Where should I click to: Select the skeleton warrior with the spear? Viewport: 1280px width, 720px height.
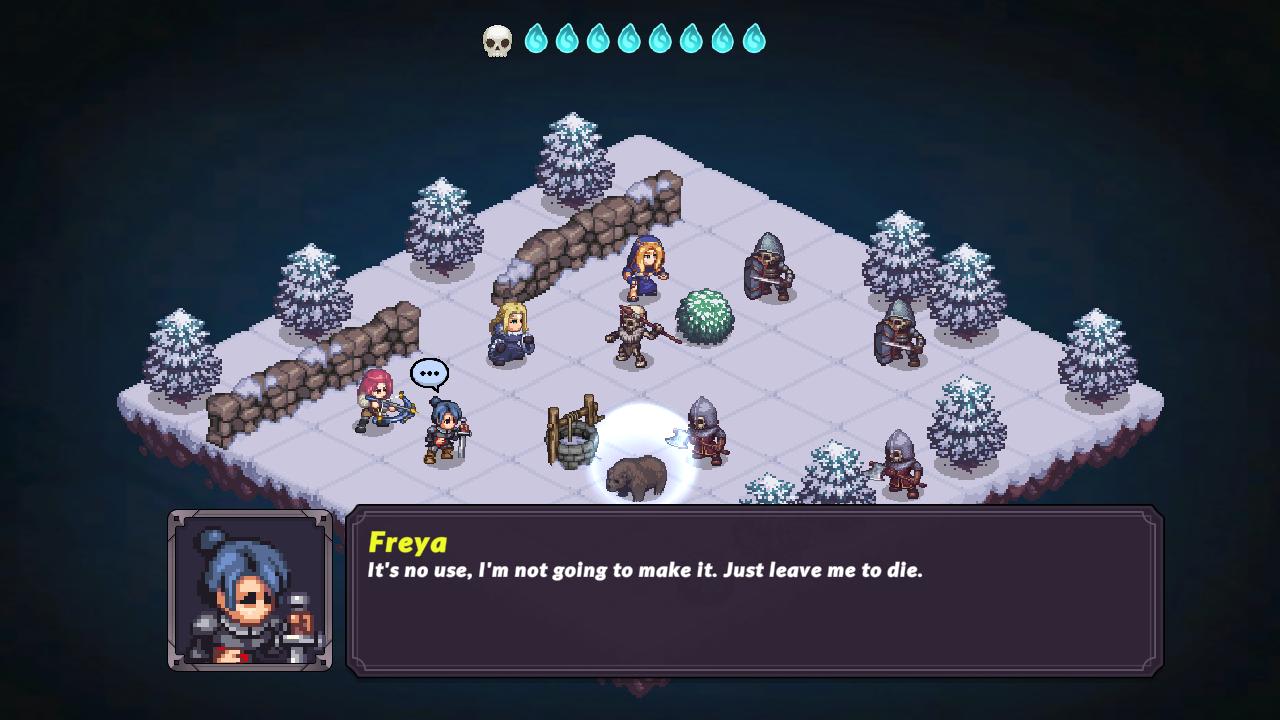(x=632, y=335)
